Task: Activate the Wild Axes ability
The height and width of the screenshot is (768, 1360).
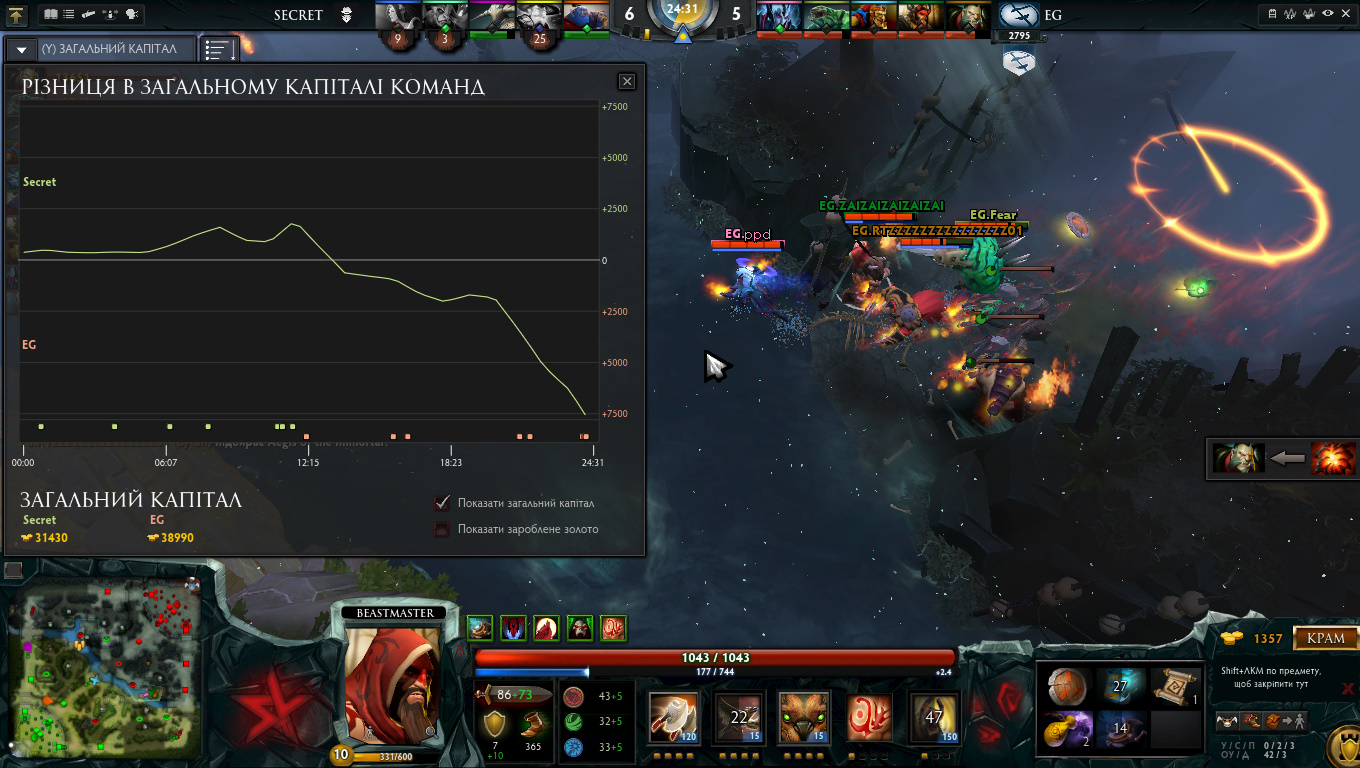Action: [x=673, y=717]
